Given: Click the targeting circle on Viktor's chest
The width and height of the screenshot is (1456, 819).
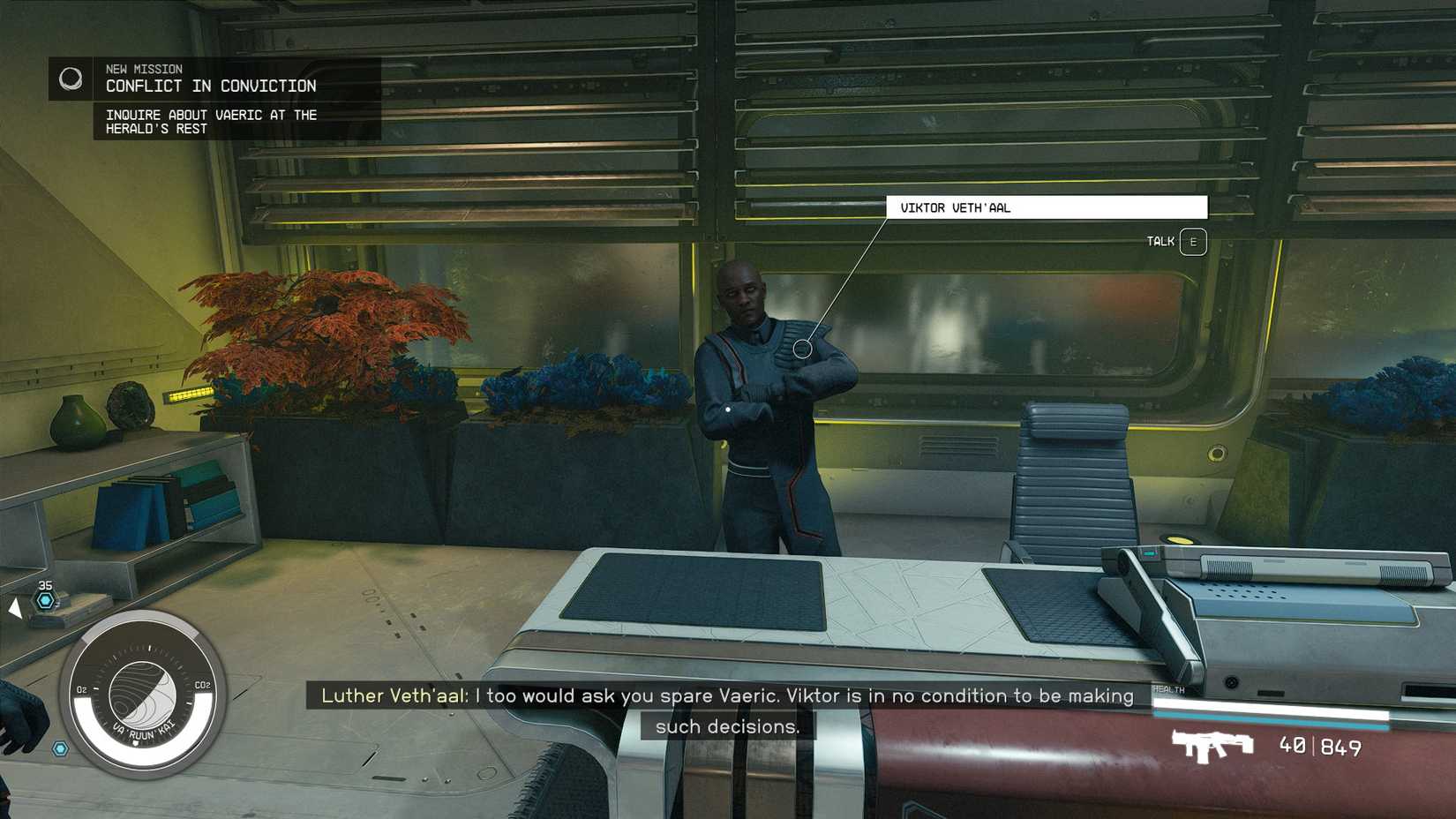Looking at the screenshot, I should [x=804, y=349].
